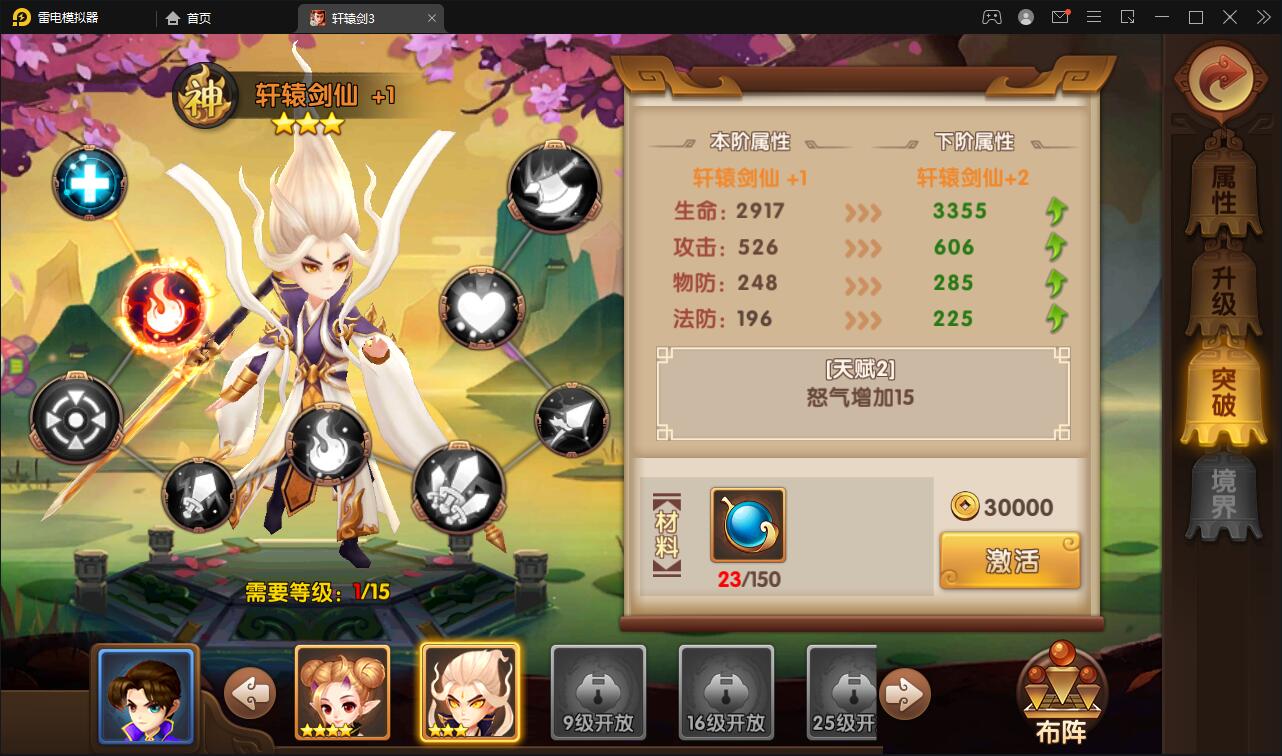This screenshot has height=756, width=1282.
Task: Select the blue orb material icon
Action: 749,524
